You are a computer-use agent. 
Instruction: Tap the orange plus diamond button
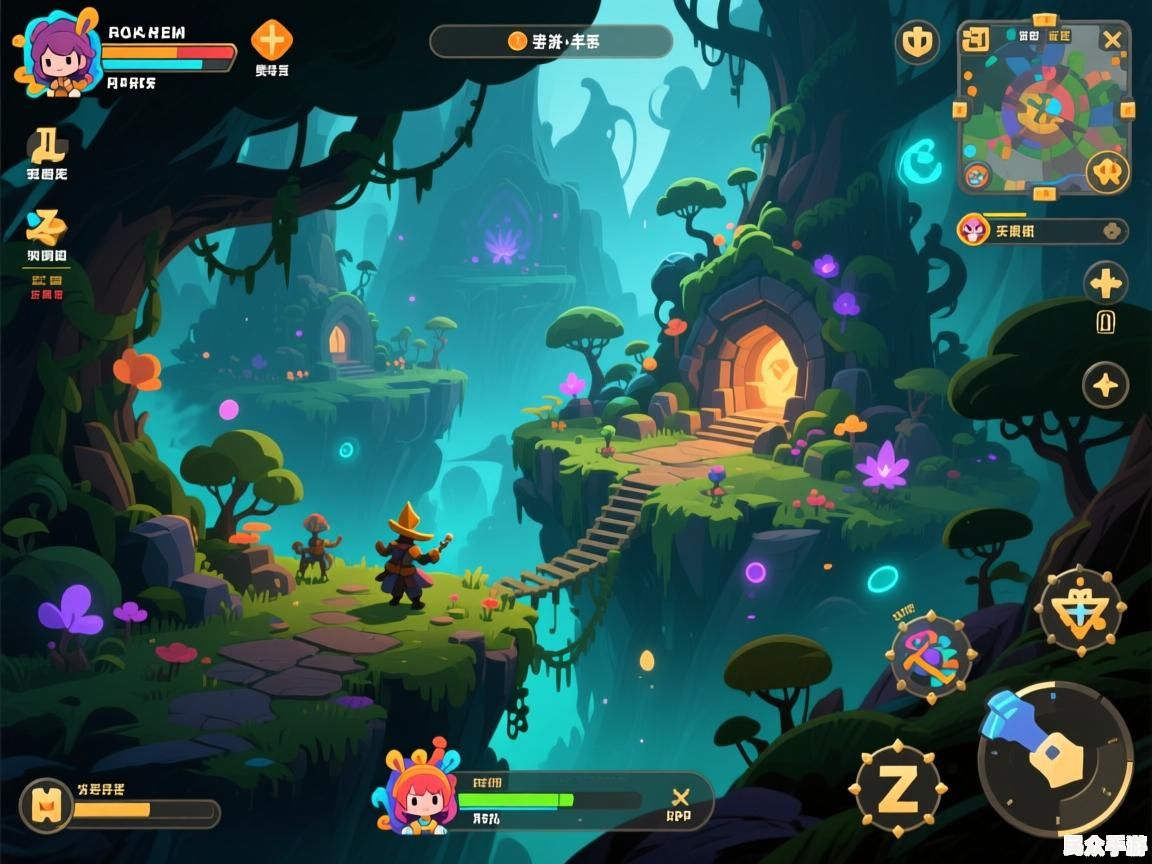click(x=271, y=41)
